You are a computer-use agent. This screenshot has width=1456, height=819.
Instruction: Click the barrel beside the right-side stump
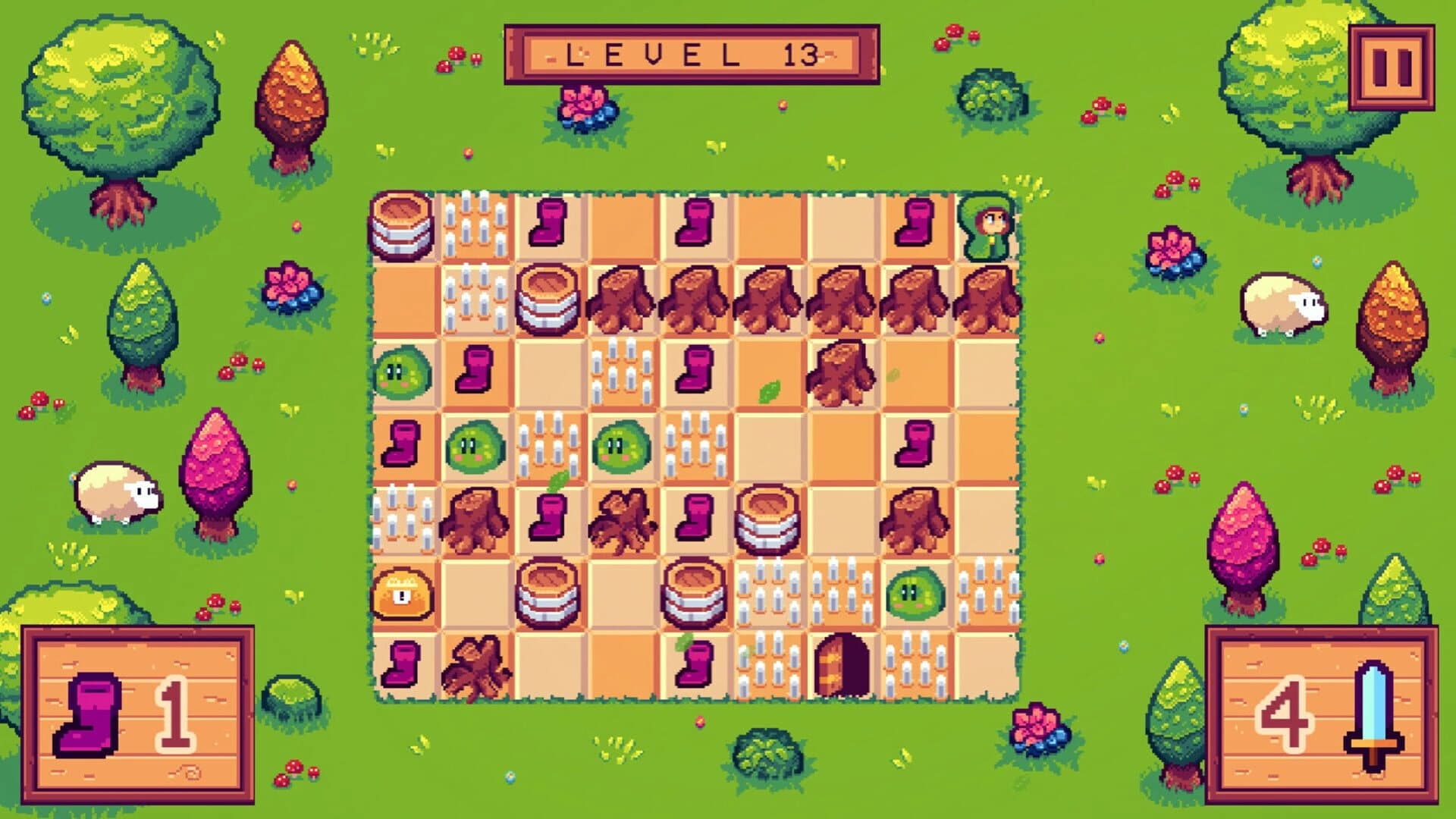click(766, 519)
